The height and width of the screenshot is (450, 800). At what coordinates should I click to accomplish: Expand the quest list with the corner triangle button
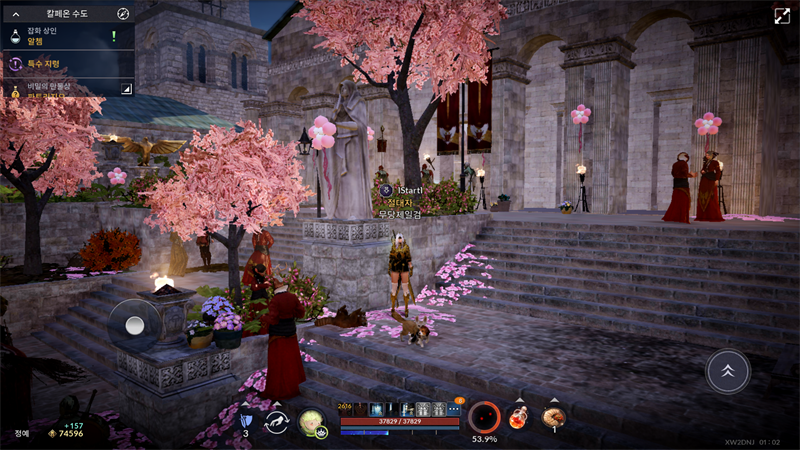126,89
